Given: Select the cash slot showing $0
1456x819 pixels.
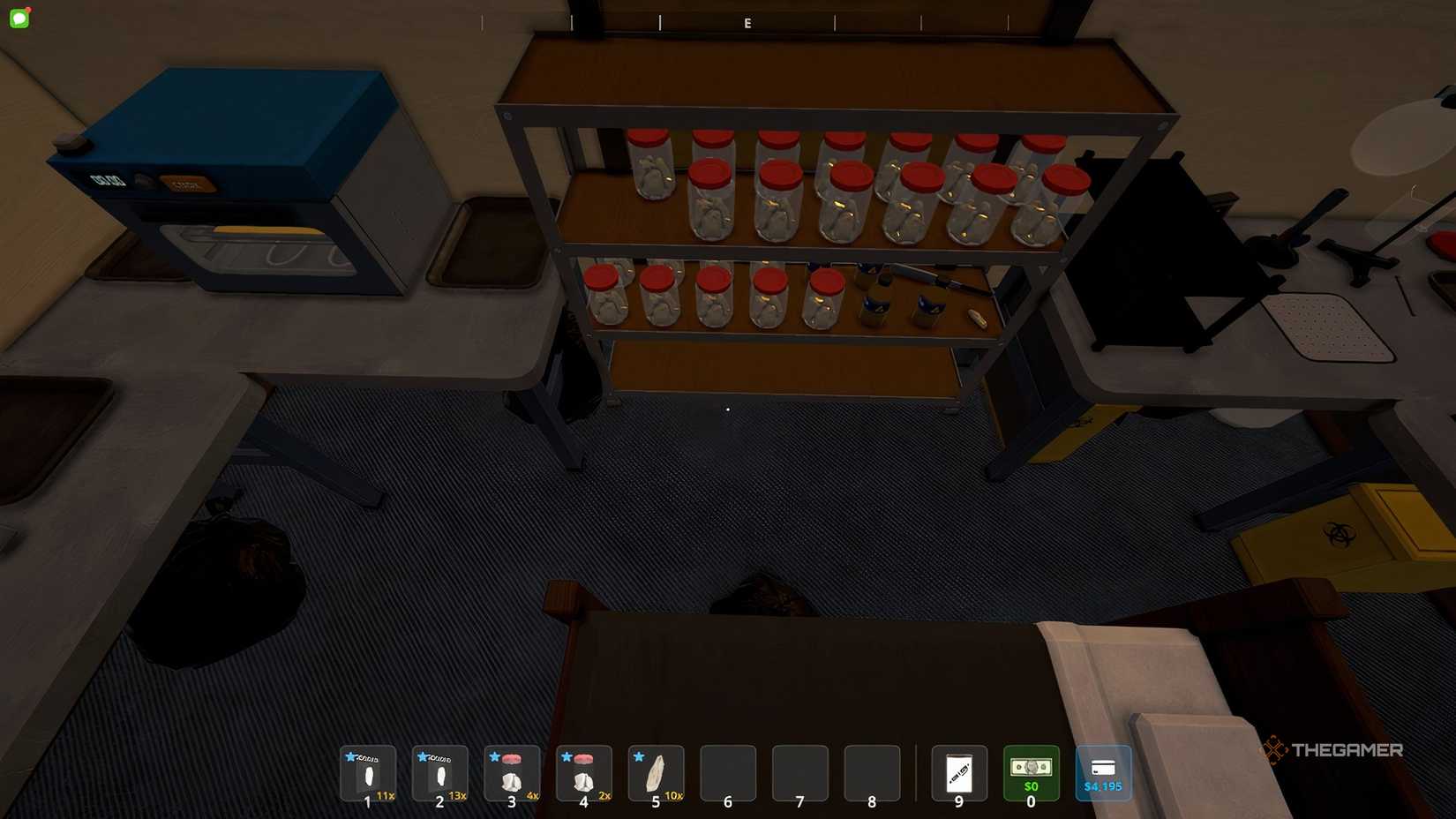Looking at the screenshot, I should coord(1031,775).
